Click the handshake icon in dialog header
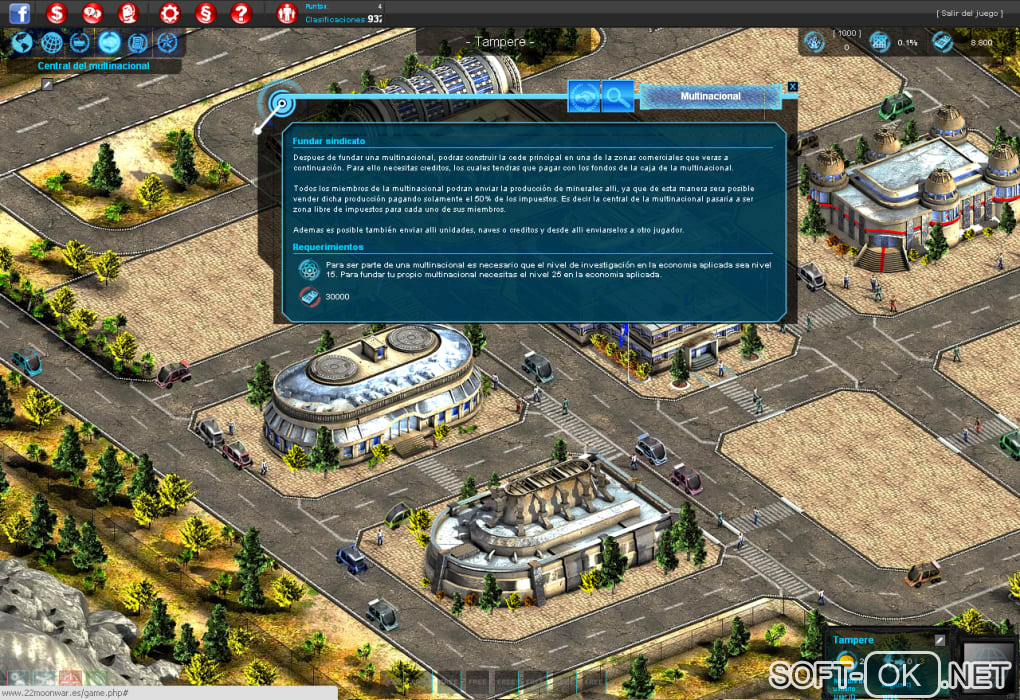This screenshot has width=1020, height=700. [x=584, y=96]
